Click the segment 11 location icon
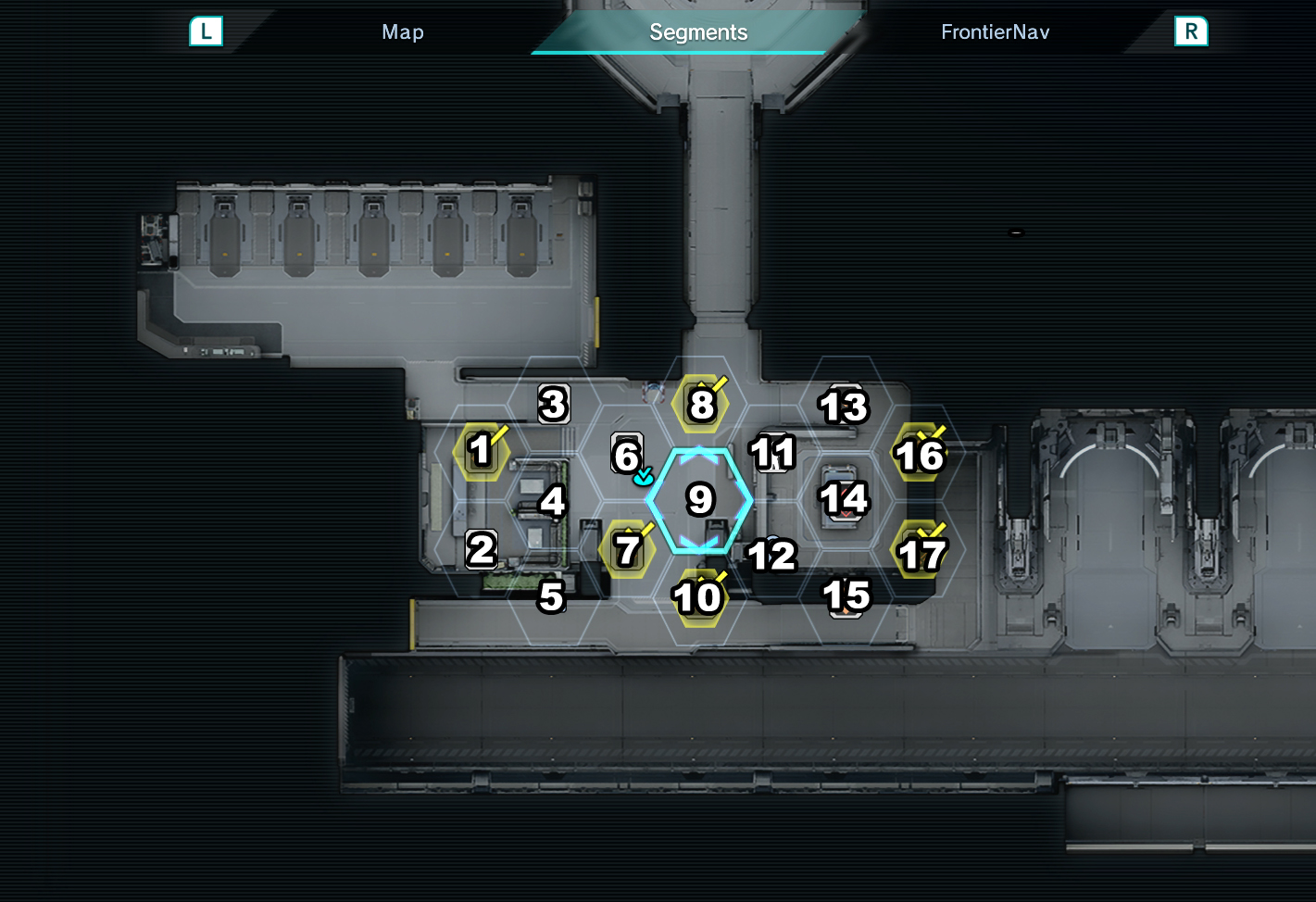Screen dimensions: 1316x902 pos(774,452)
